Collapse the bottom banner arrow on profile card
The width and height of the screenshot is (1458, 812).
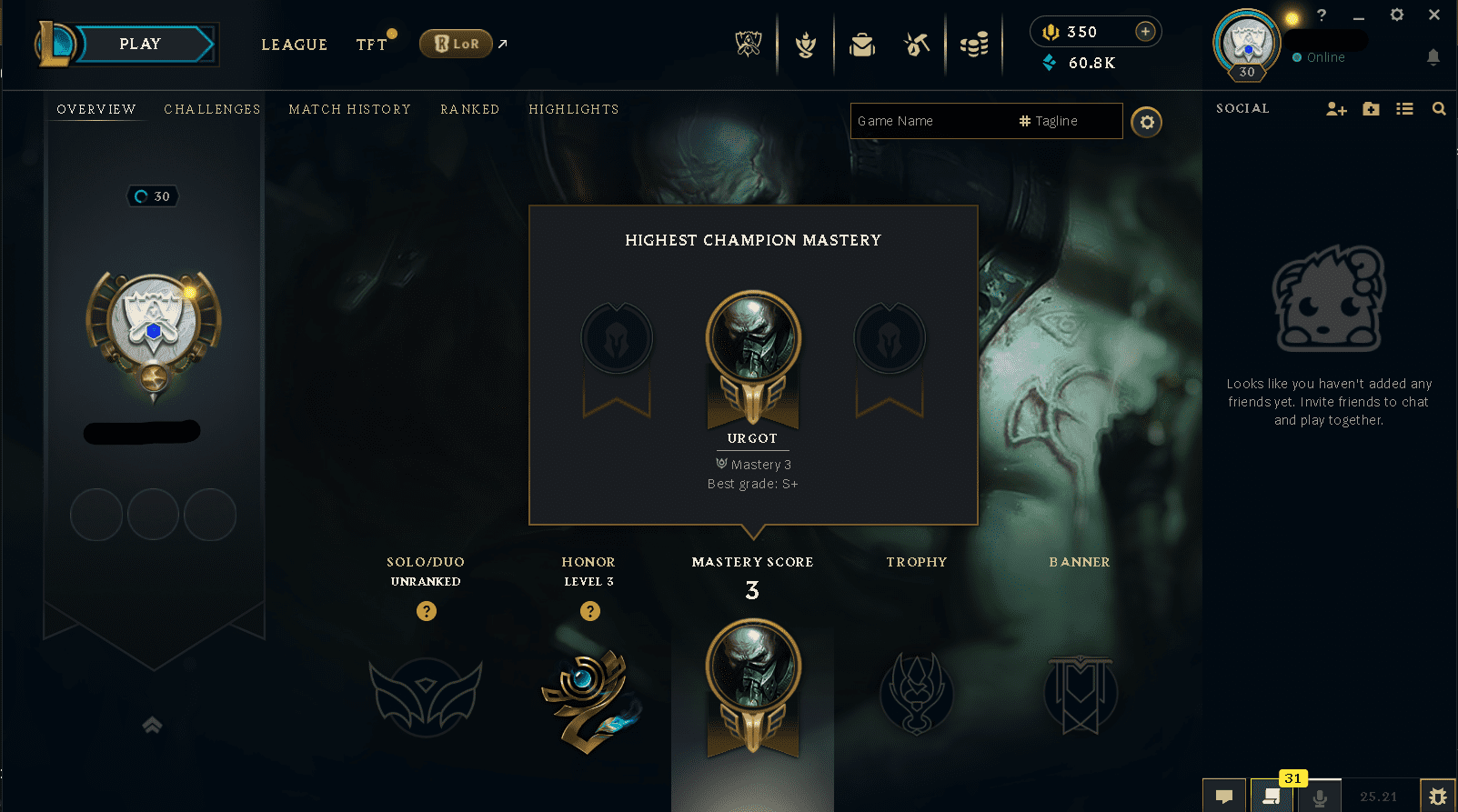click(x=152, y=726)
